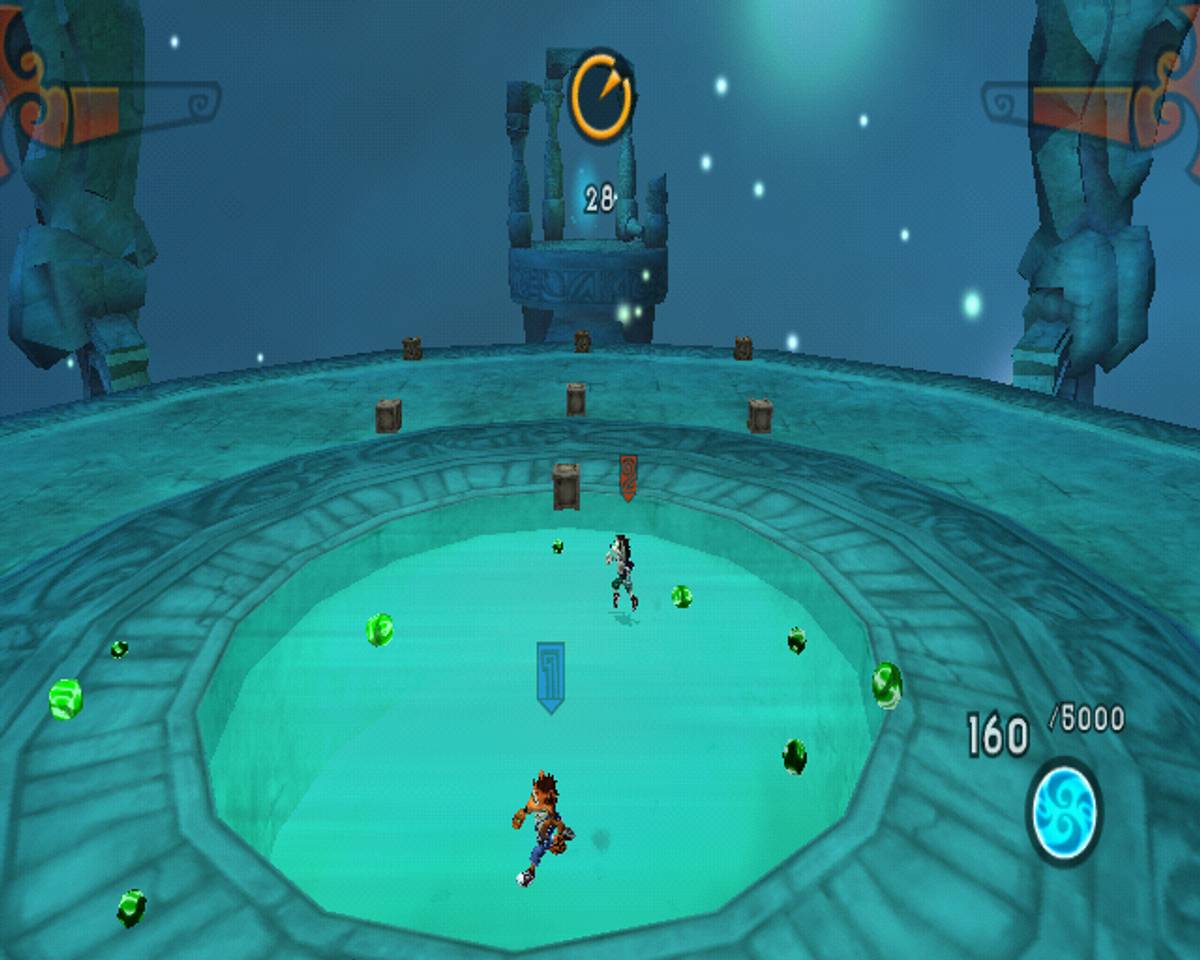This screenshot has height=960, width=1200.
Task: Click the red player 2 banner marker
Action: point(628,477)
